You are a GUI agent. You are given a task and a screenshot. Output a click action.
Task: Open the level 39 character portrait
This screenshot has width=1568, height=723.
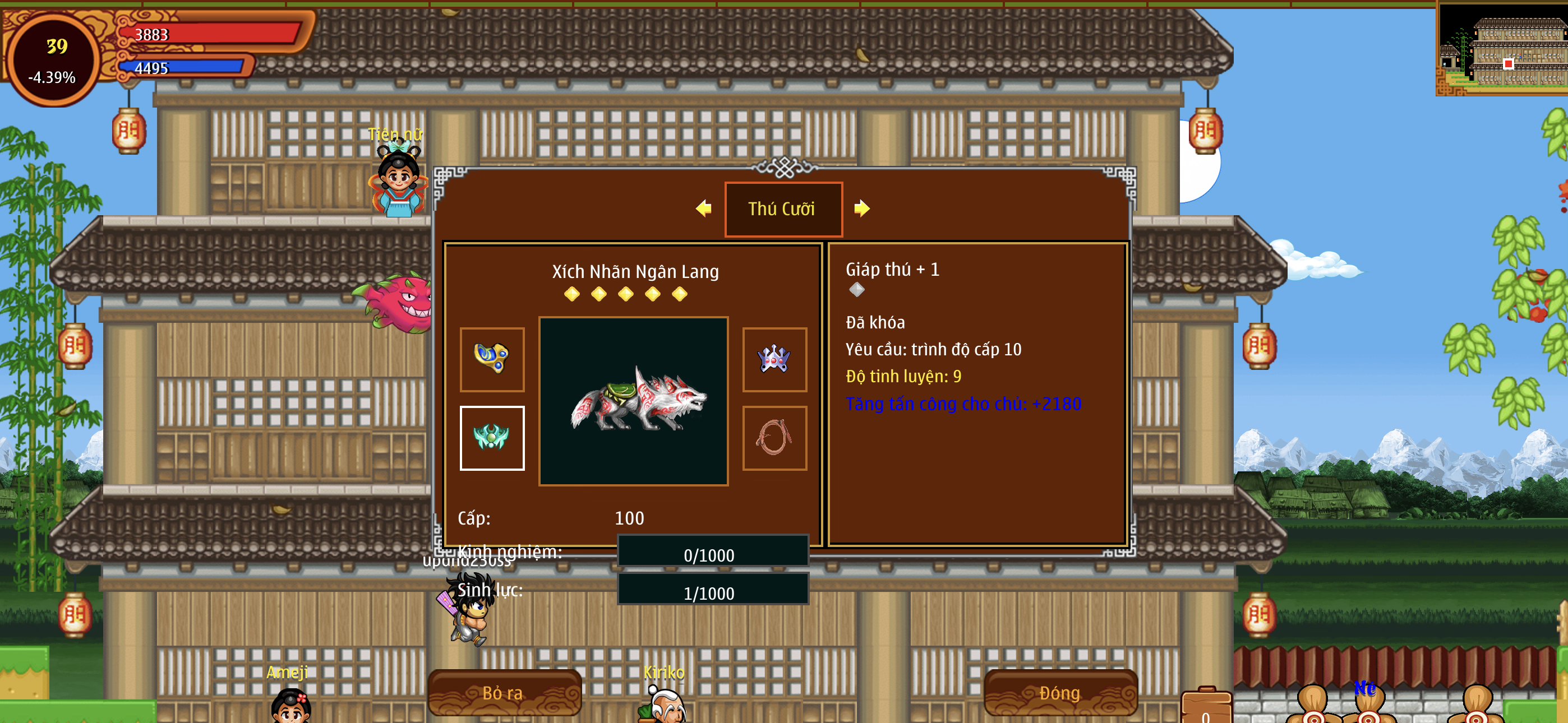pos(53,59)
